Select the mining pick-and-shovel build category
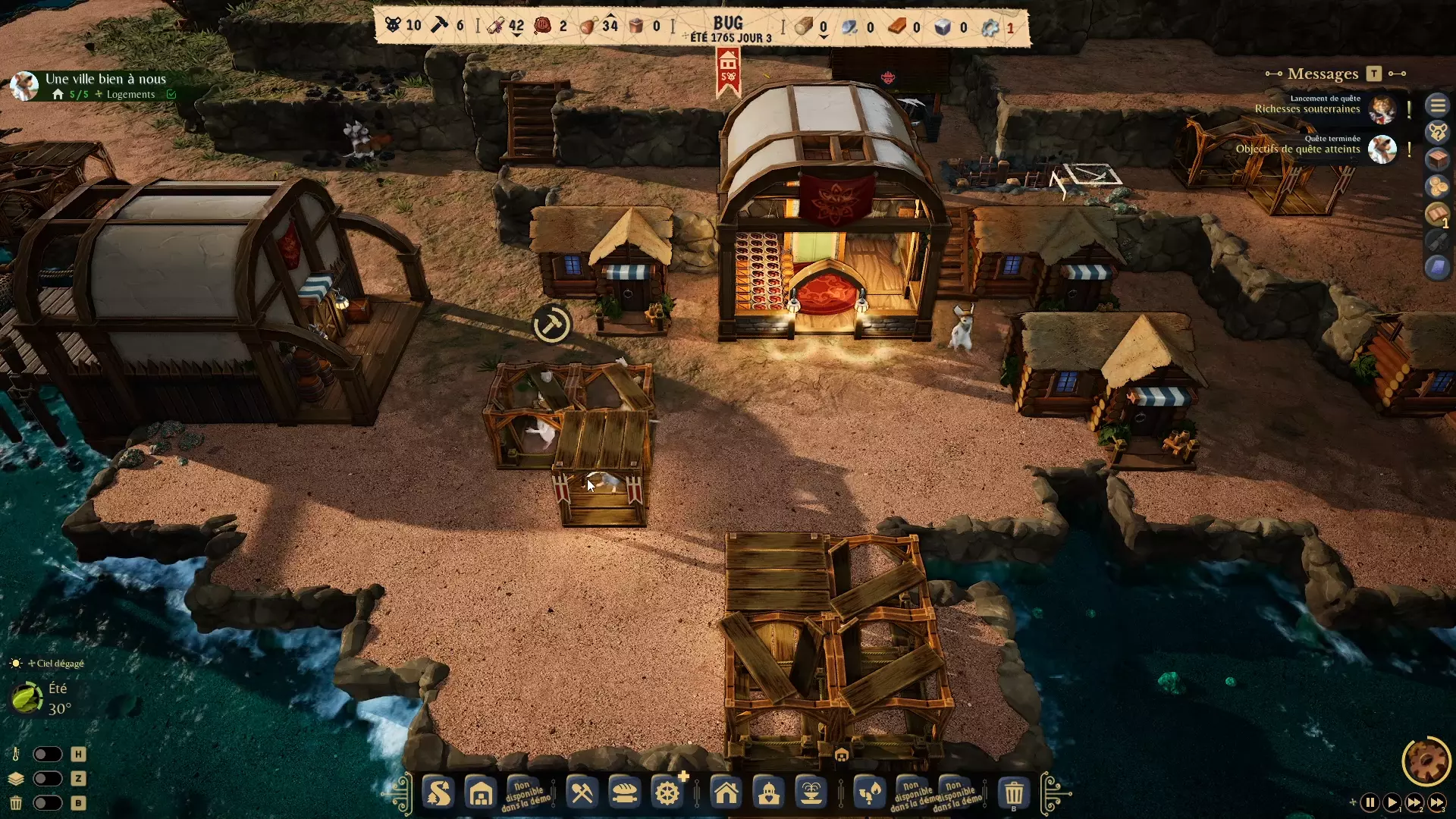 (x=582, y=794)
